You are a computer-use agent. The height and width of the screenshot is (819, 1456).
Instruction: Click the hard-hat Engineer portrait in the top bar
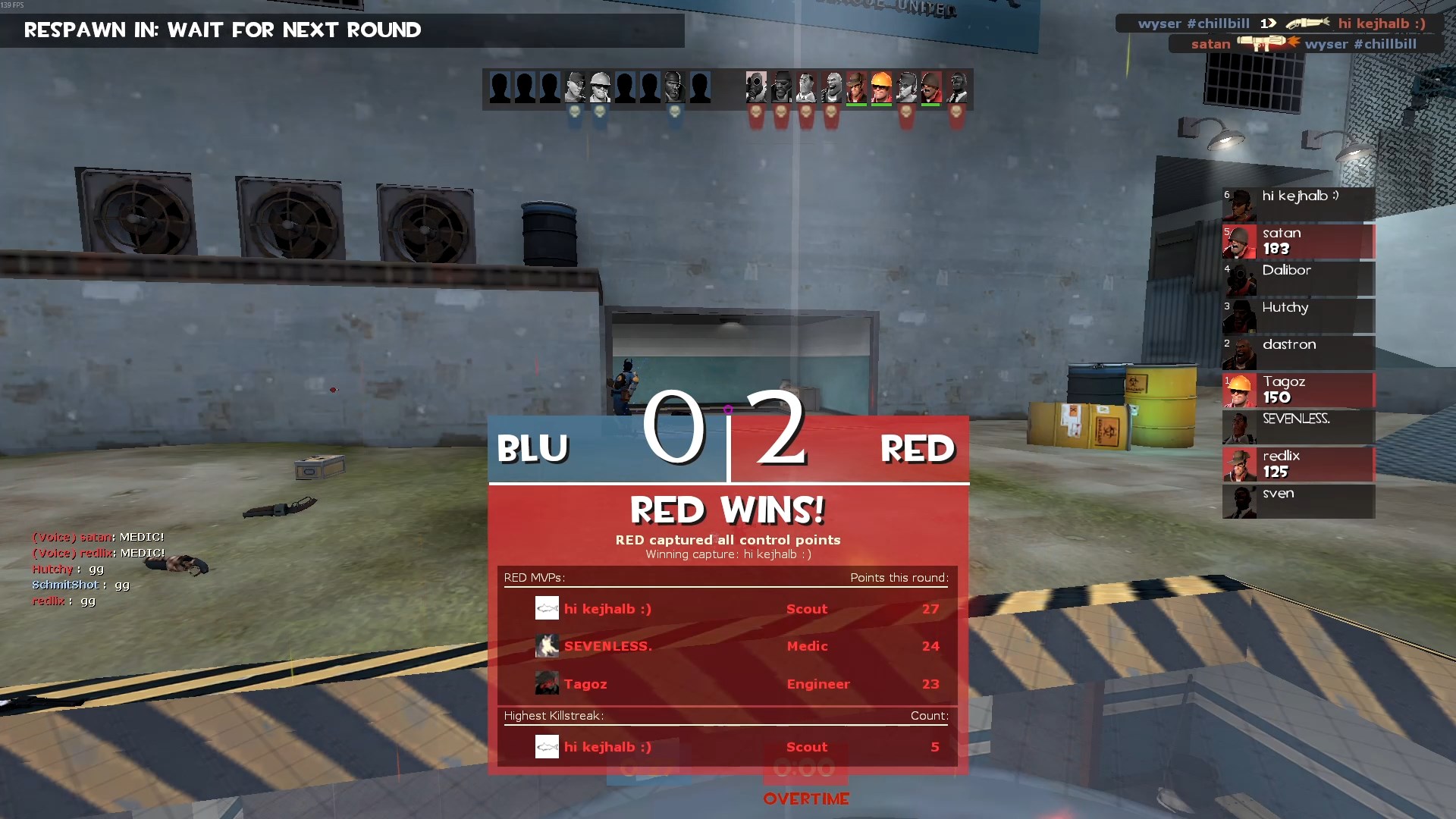click(x=881, y=87)
